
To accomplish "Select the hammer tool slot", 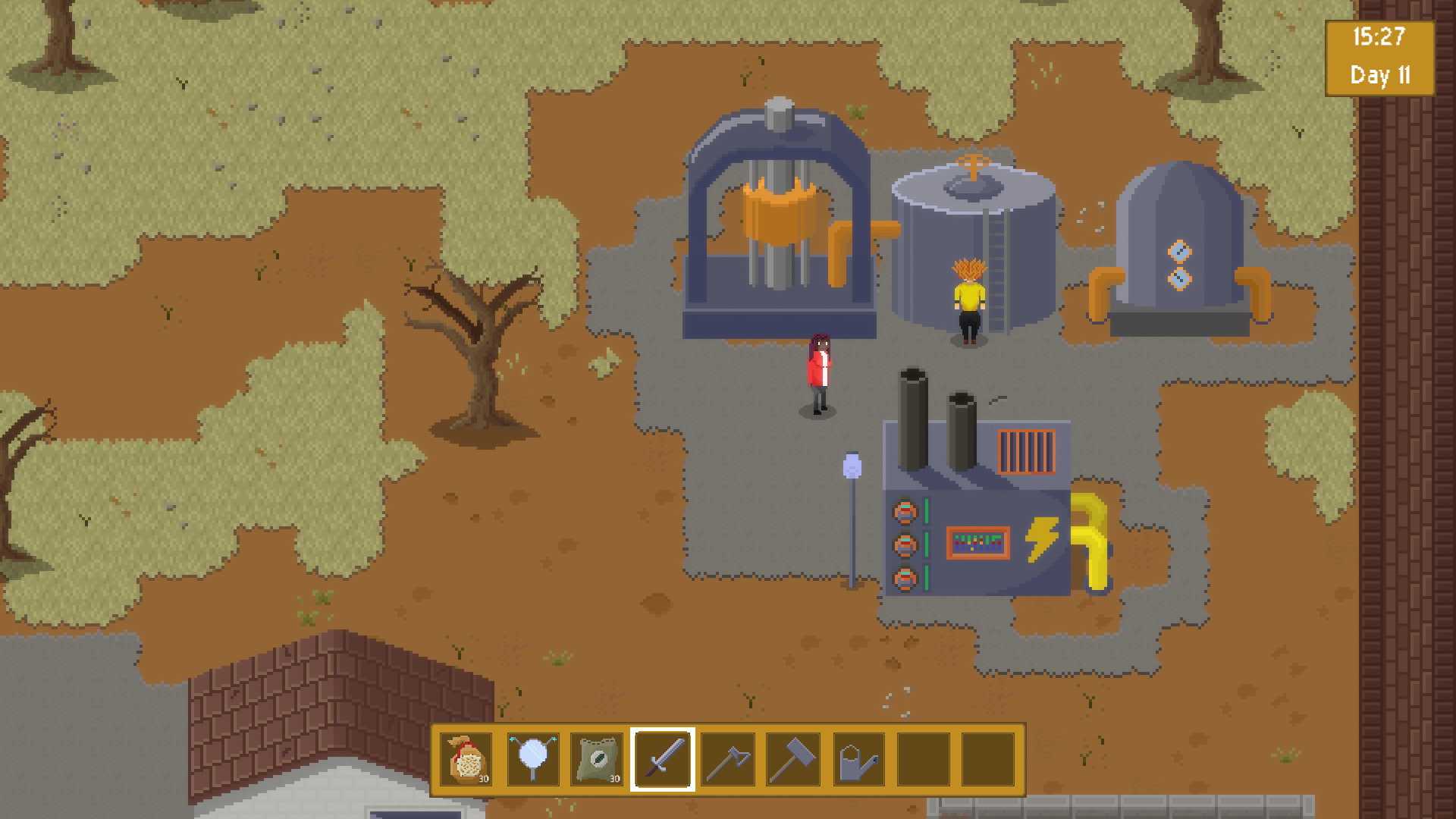I will (x=793, y=759).
